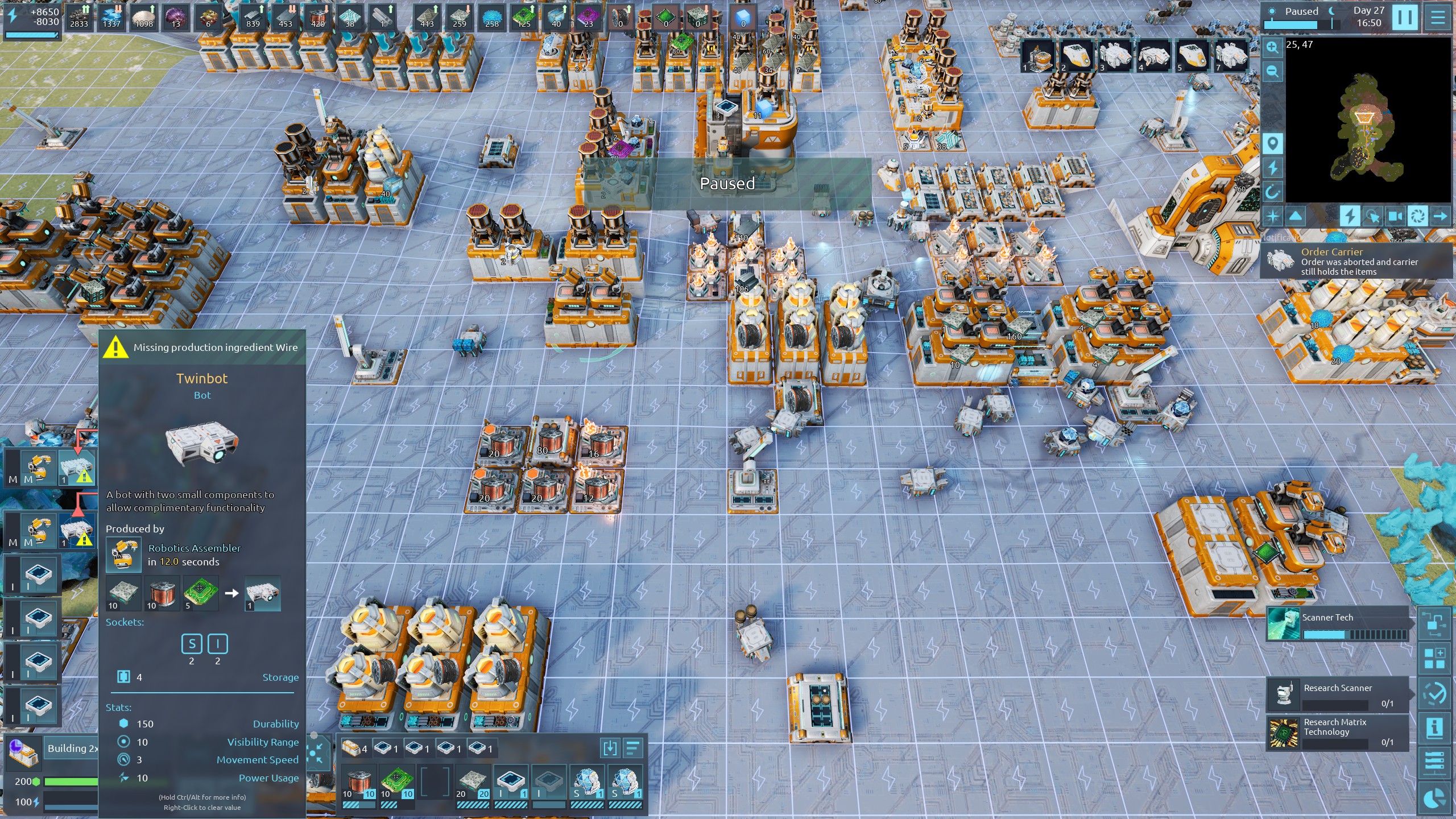The width and height of the screenshot is (1456, 819).
Task: Toggle the camera view button below the minimap
Action: pos(1395,216)
